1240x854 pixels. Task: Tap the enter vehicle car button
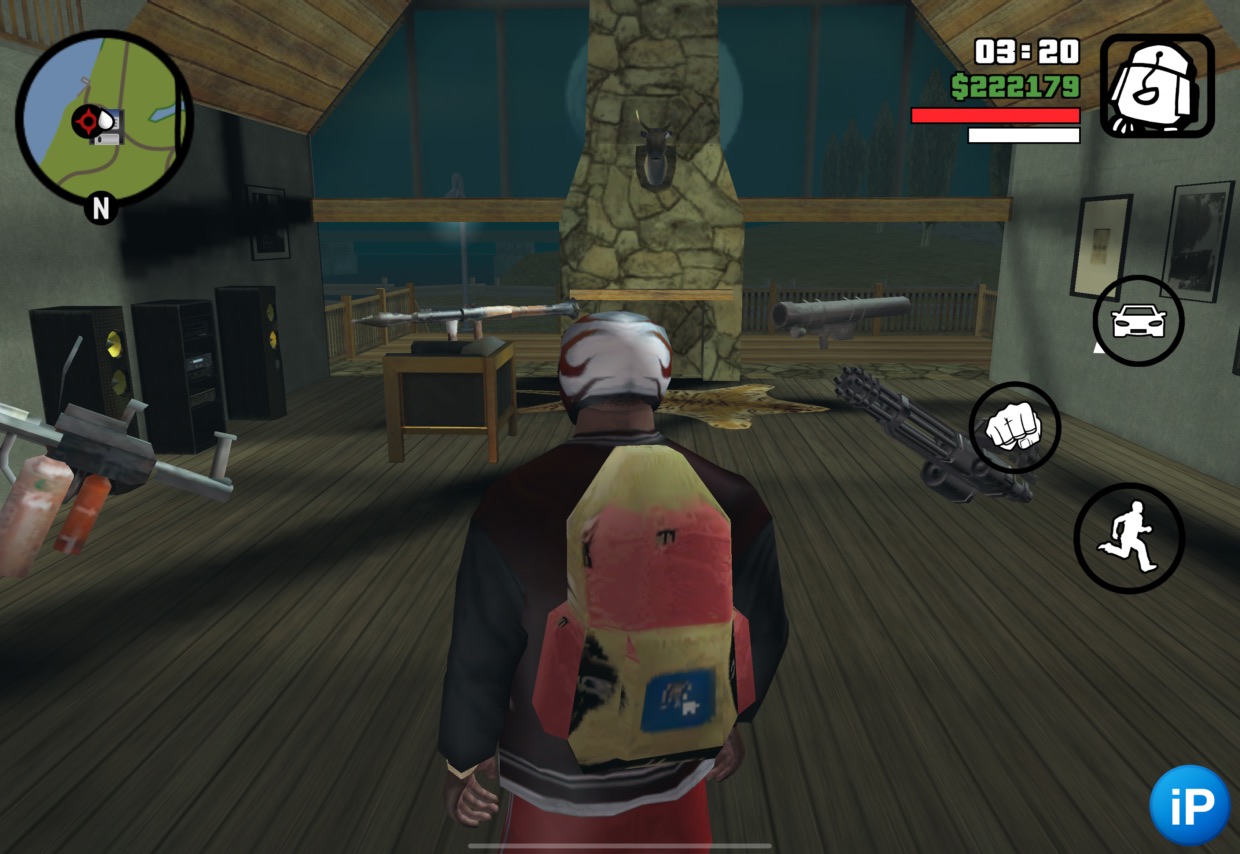point(1138,321)
